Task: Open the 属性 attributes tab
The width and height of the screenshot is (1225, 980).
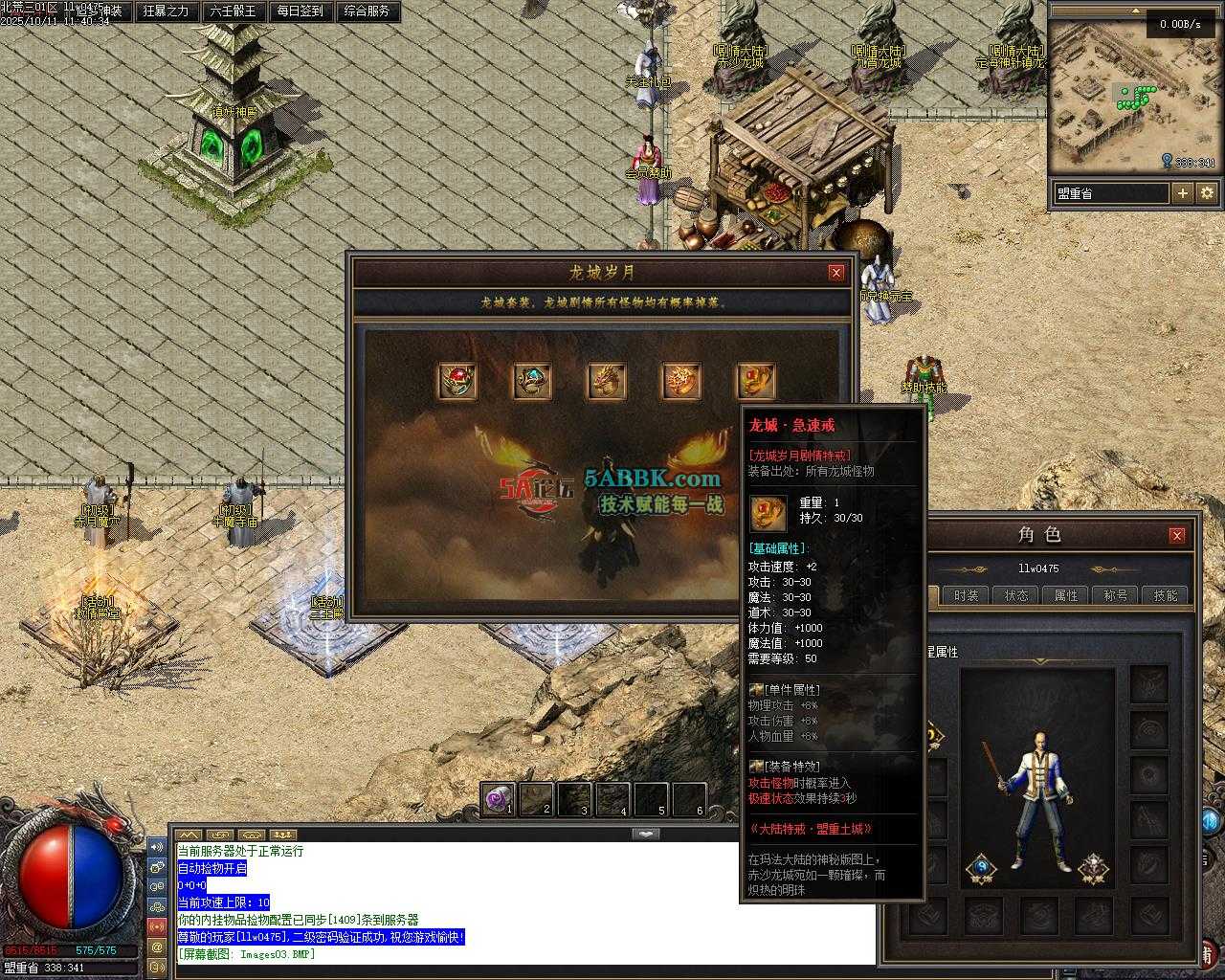Action: click(1066, 595)
